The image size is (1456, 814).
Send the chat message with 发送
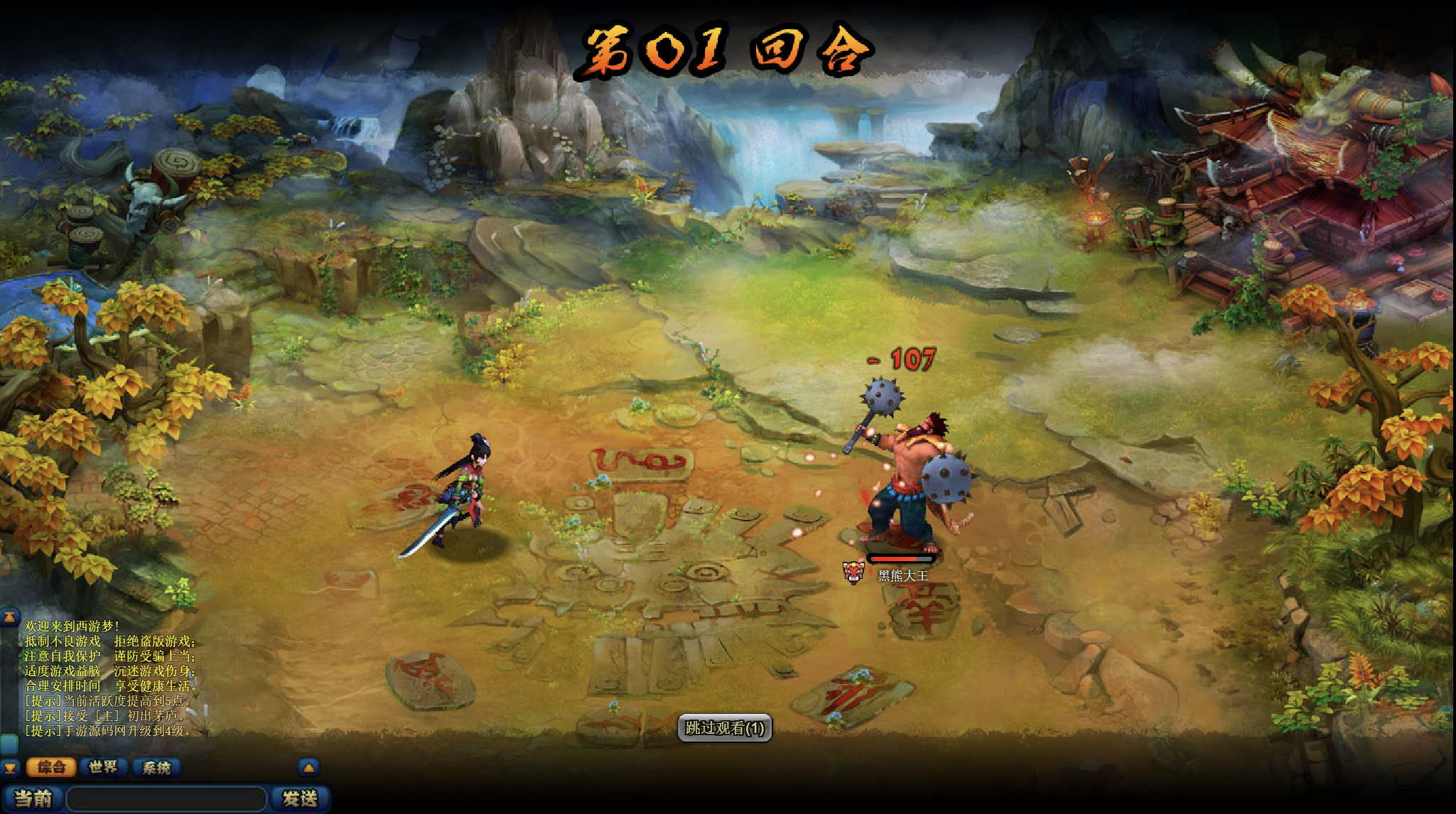pos(300,798)
